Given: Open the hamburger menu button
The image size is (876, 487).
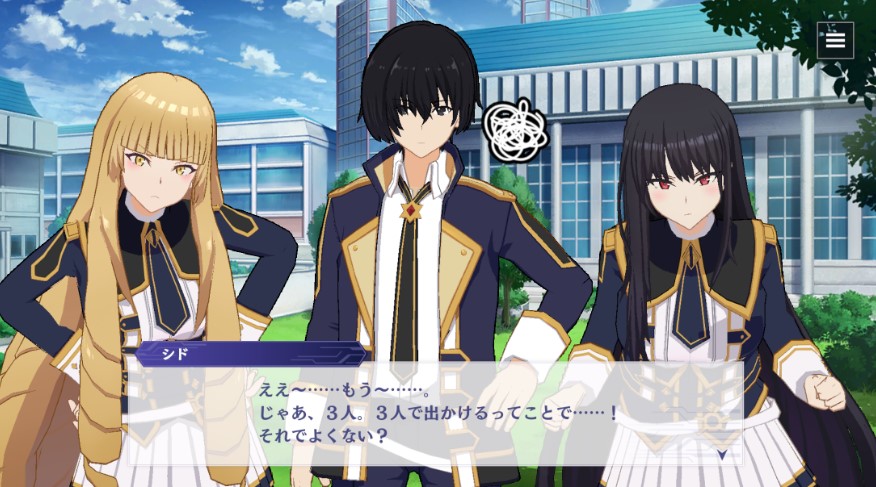Looking at the screenshot, I should click(x=835, y=40).
